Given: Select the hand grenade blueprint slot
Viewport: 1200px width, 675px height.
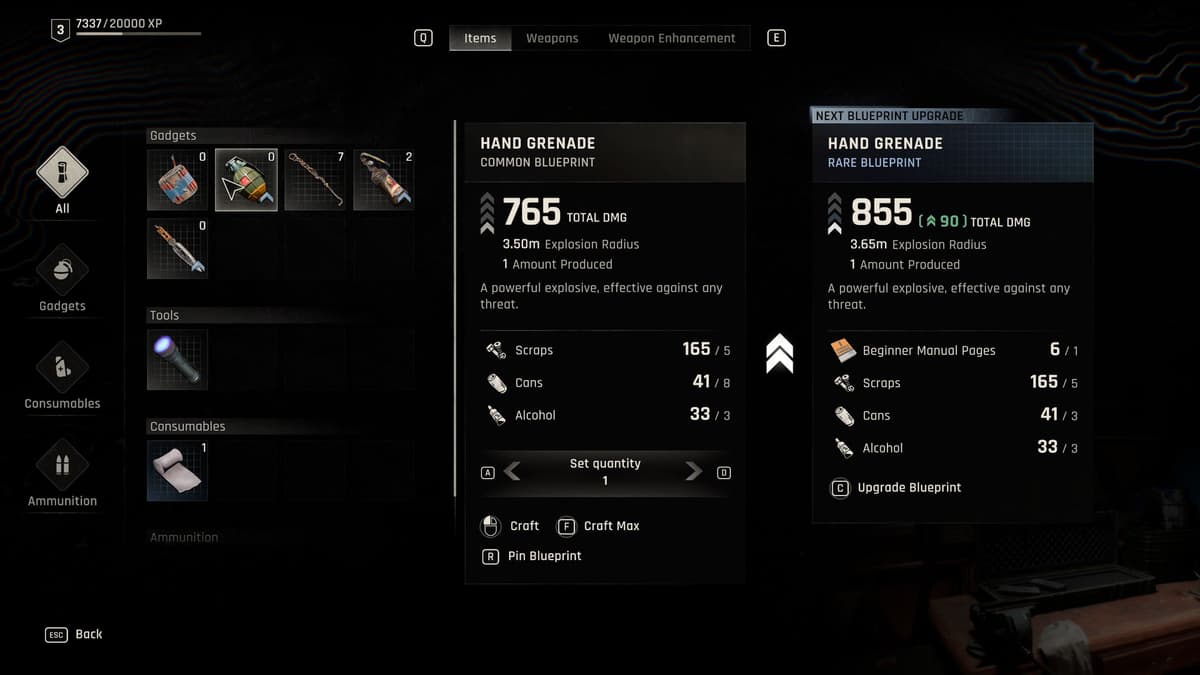Looking at the screenshot, I should click(x=246, y=180).
